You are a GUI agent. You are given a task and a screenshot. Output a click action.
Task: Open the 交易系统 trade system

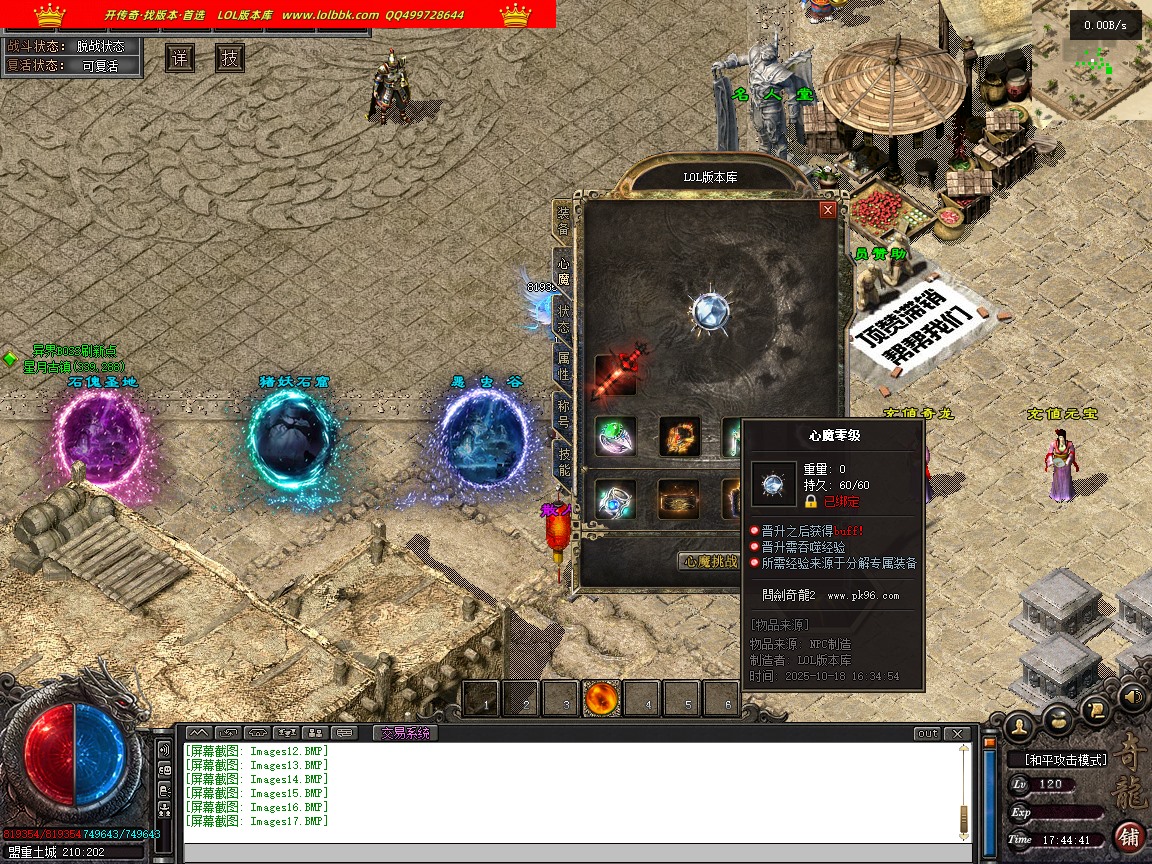[404, 733]
